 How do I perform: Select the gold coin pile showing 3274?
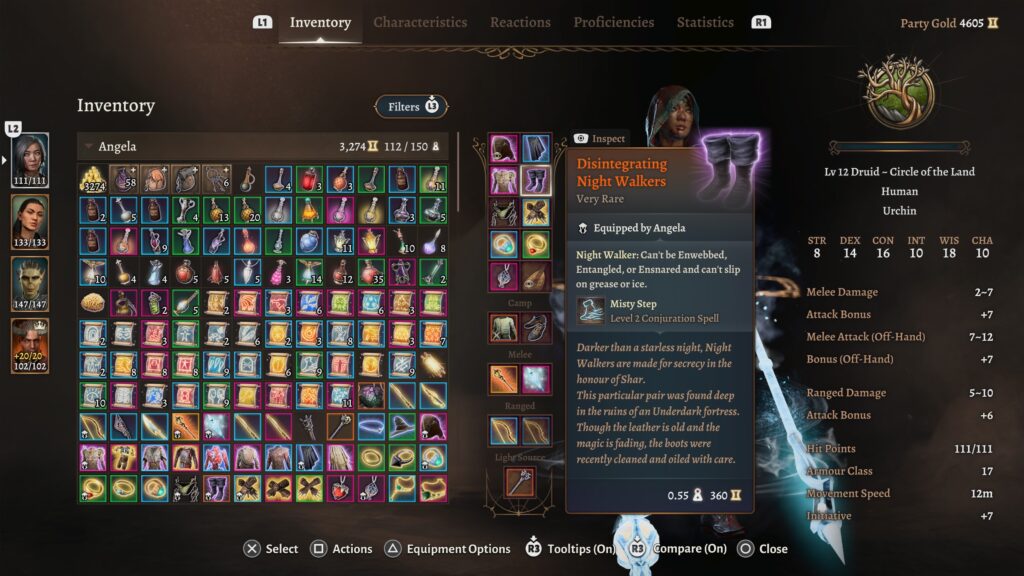(93, 180)
